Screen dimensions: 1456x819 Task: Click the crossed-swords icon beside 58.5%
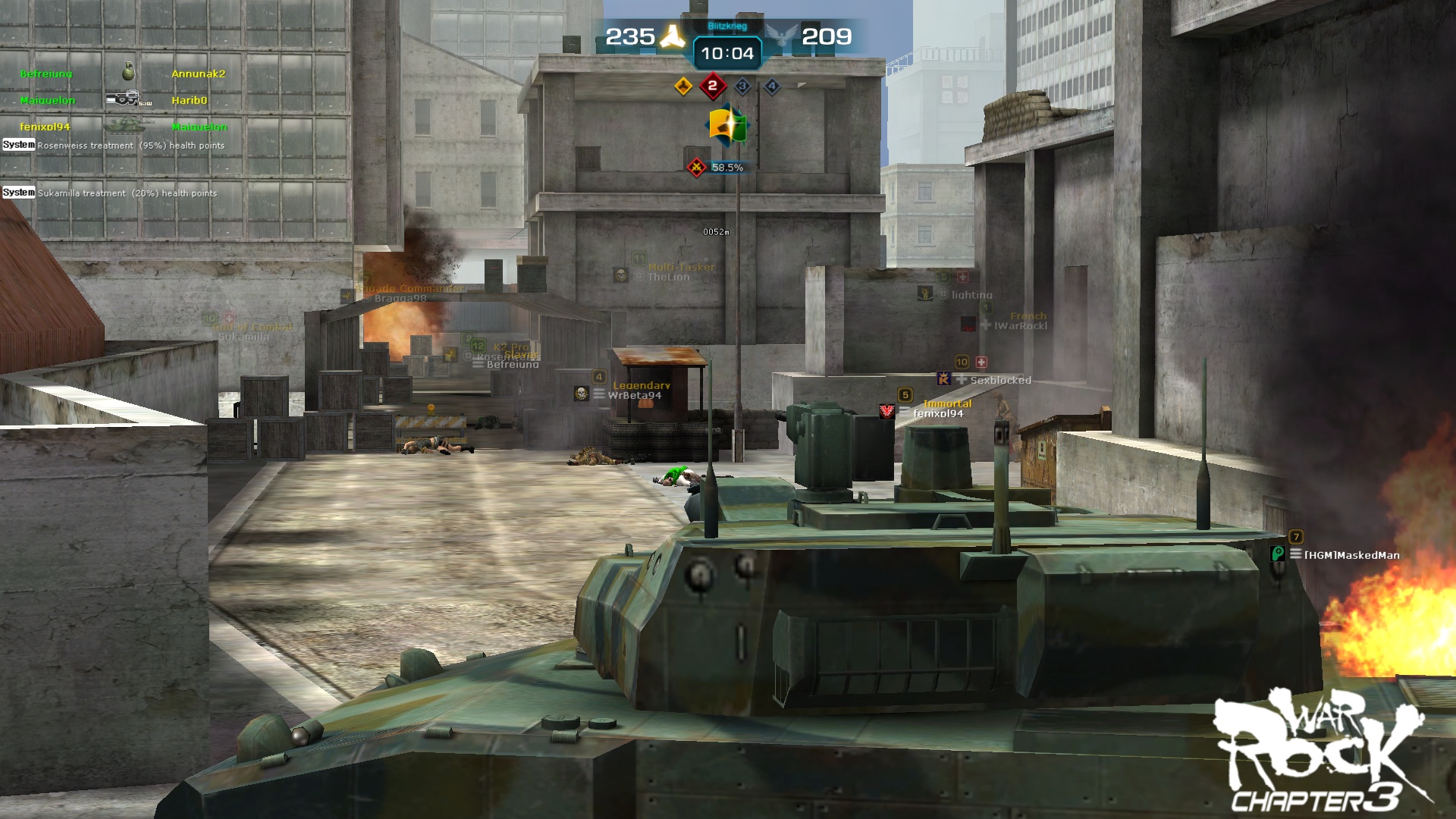coord(695,166)
